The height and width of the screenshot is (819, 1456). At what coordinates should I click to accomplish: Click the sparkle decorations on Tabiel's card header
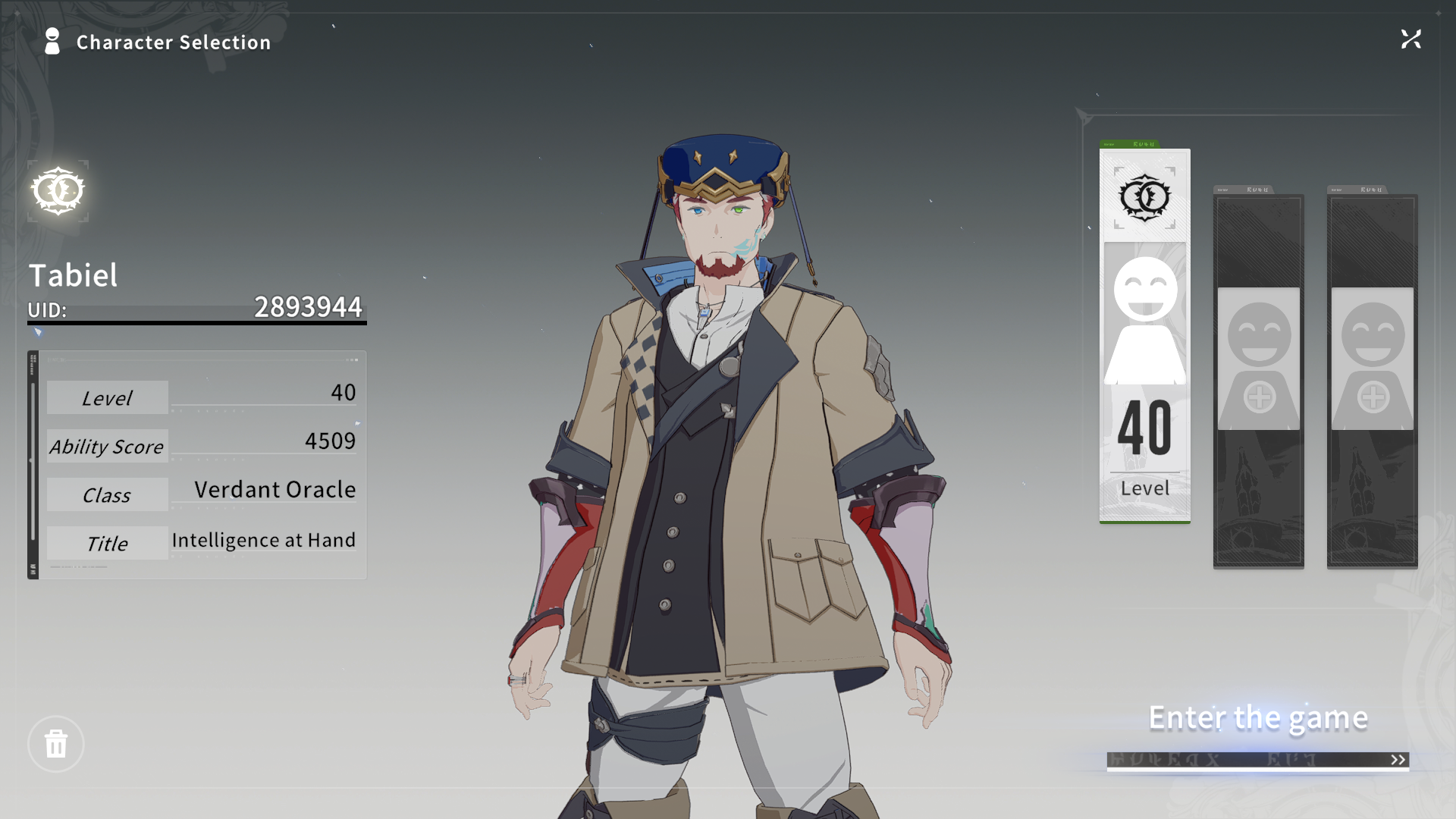pos(1141,143)
